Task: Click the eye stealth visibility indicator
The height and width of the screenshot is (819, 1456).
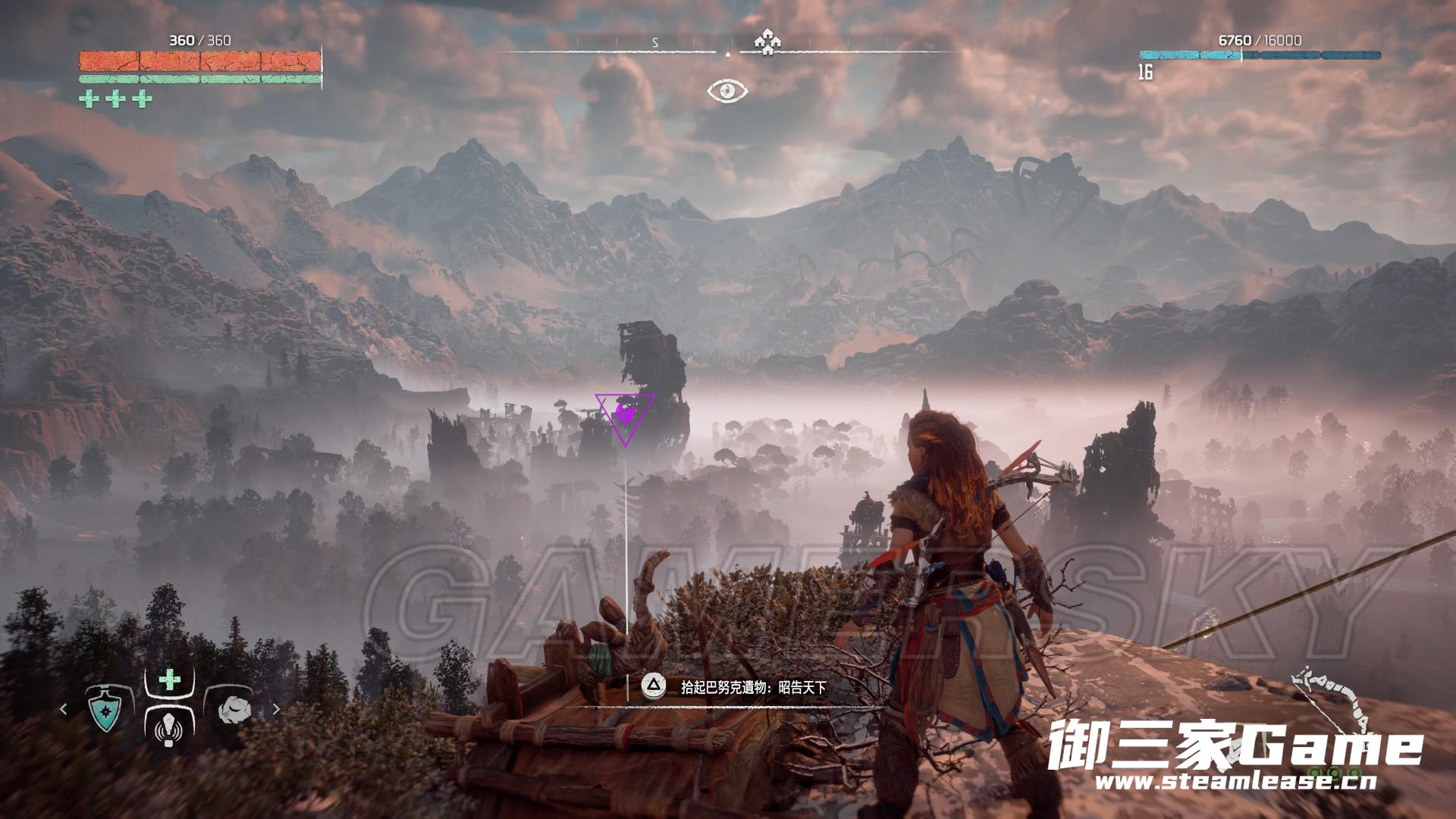Action: (727, 91)
